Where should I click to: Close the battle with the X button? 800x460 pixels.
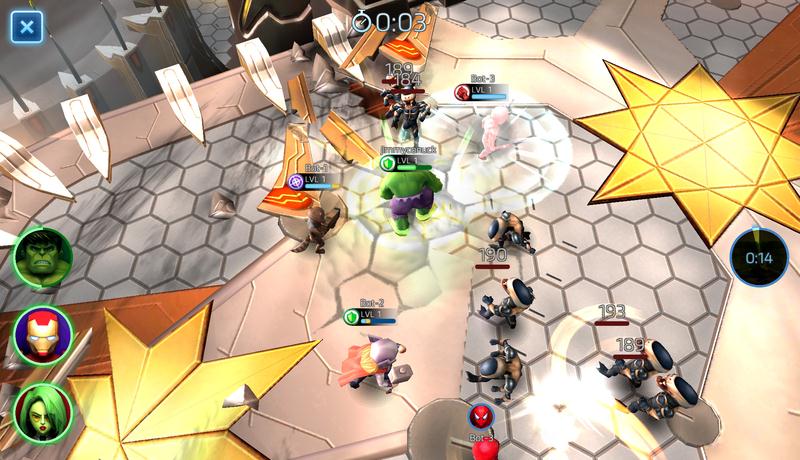pos(26,26)
